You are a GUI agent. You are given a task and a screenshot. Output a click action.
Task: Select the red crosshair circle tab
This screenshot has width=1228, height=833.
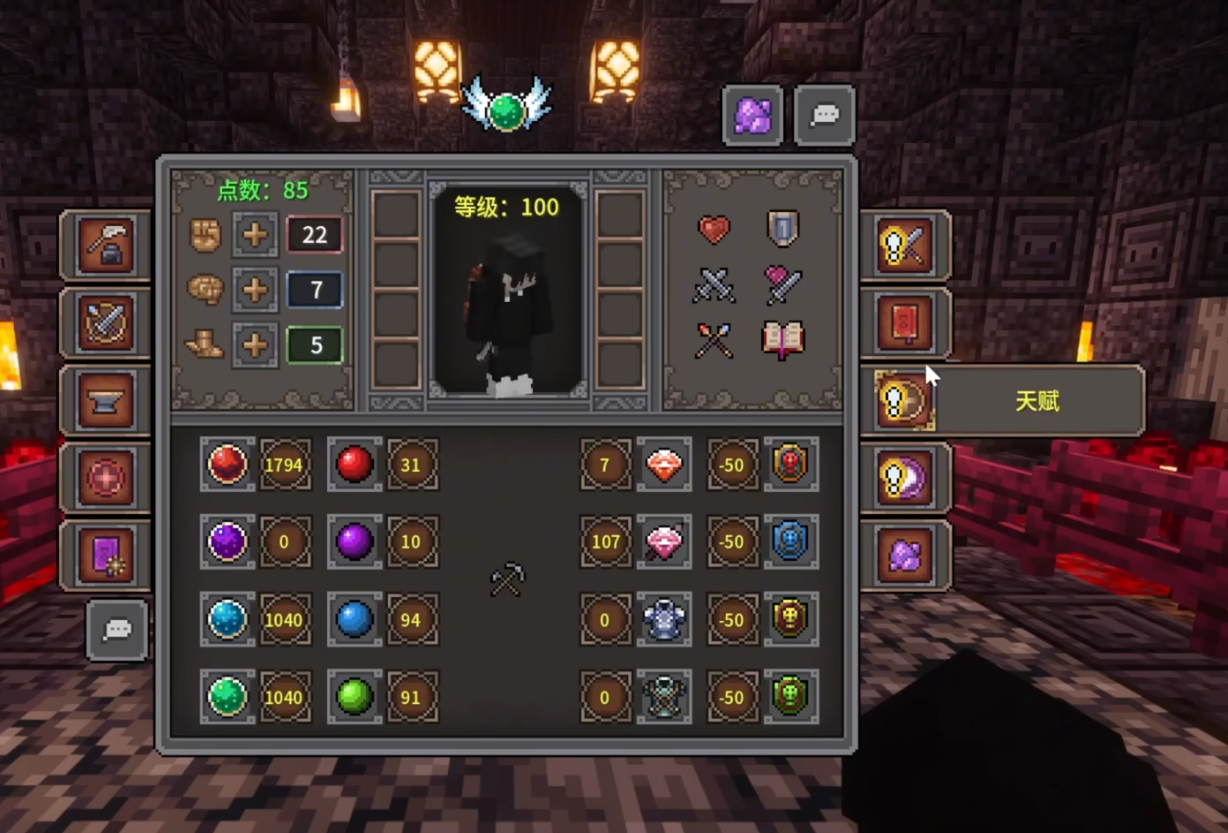coord(107,479)
